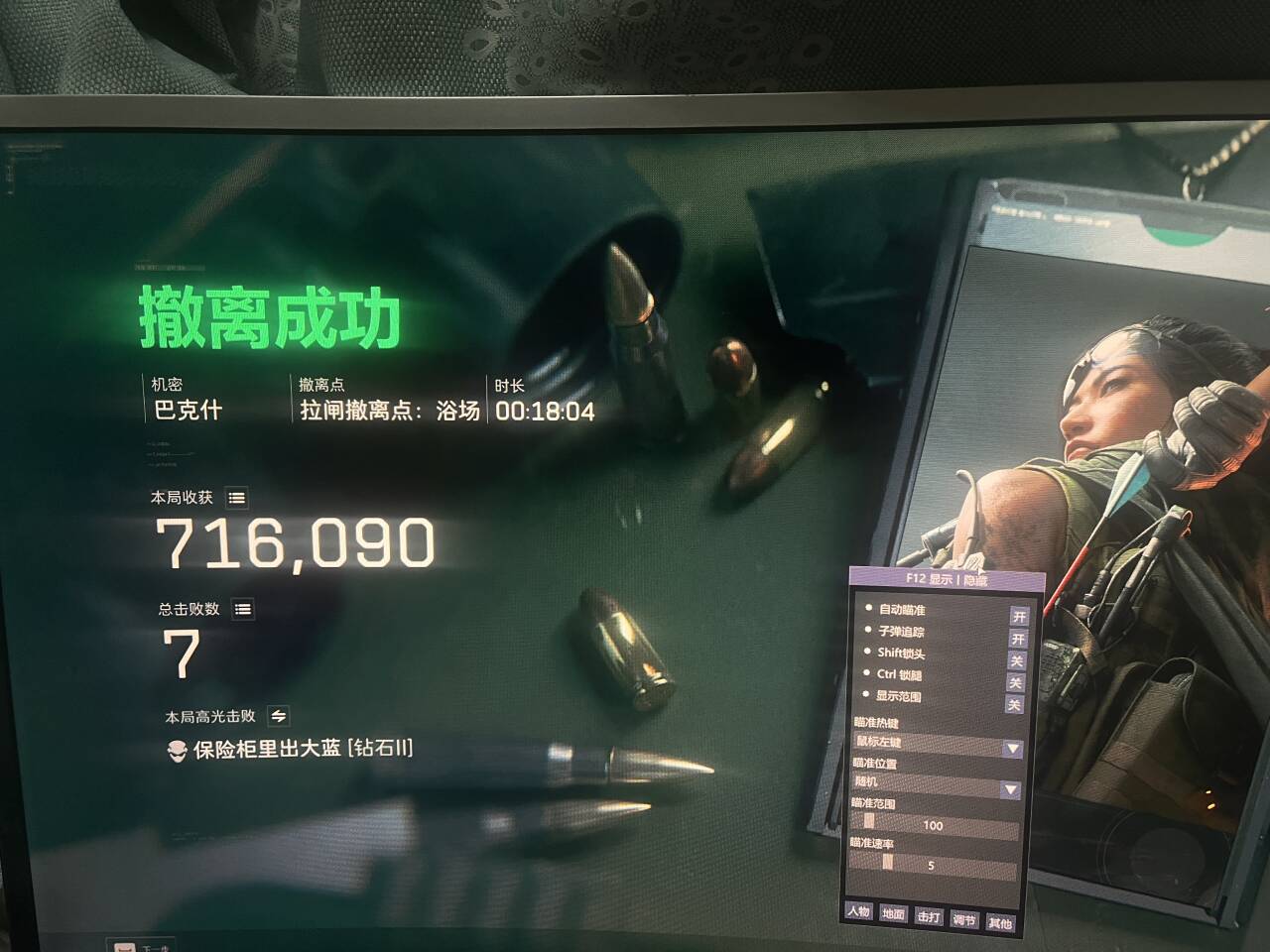Open the 本局收获 details list icon
The width and height of the screenshot is (1270, 952).
pyautogui.click(x=235, y=499)
